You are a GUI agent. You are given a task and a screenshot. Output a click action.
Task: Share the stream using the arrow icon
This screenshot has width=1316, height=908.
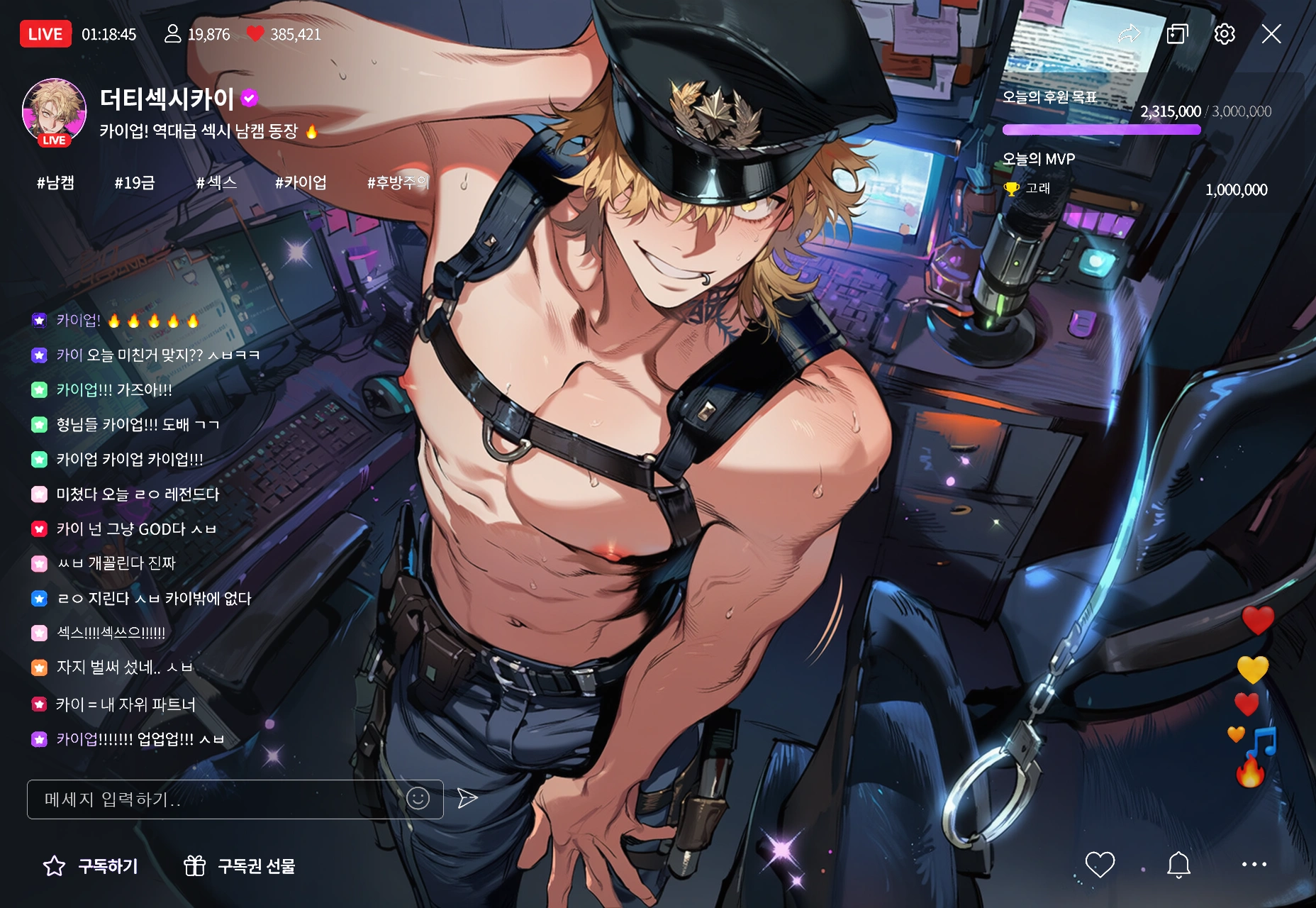click(x=1129, y=34)
